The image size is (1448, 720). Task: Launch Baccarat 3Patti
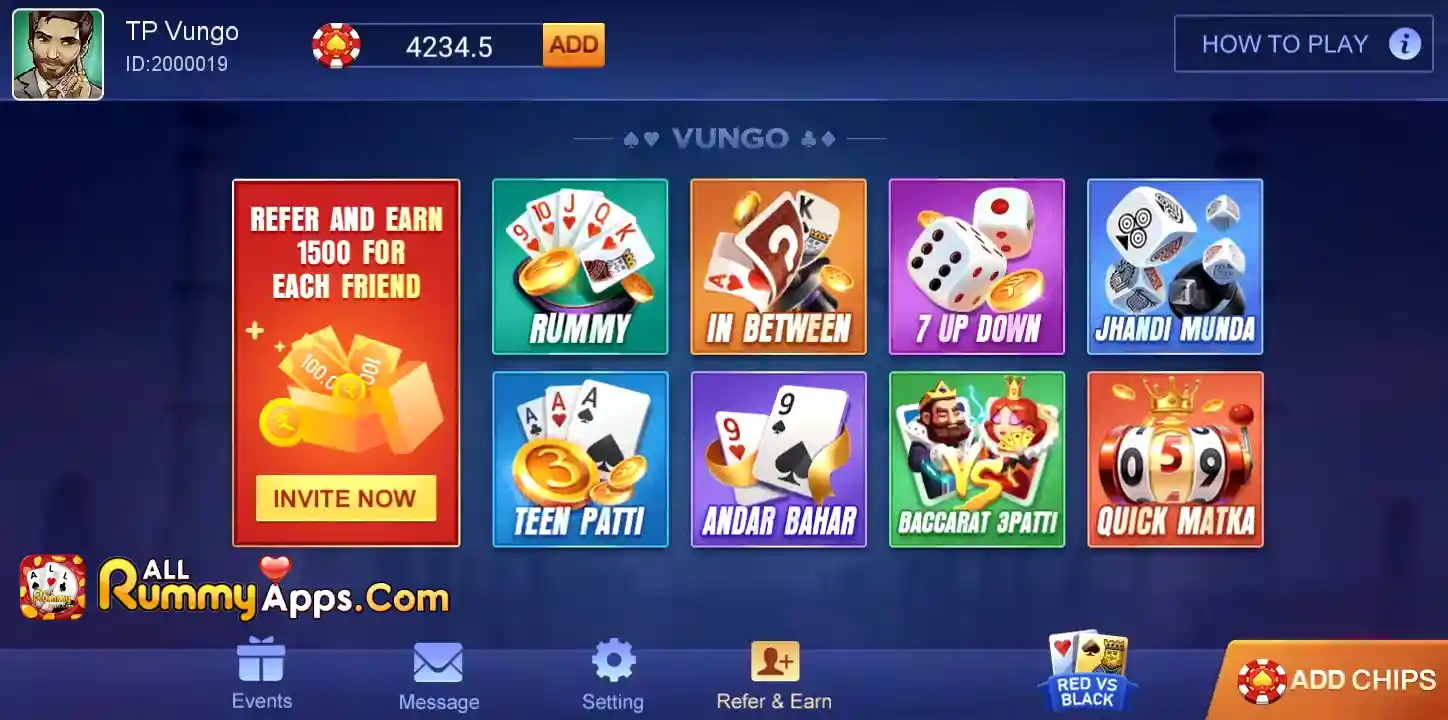976,458
